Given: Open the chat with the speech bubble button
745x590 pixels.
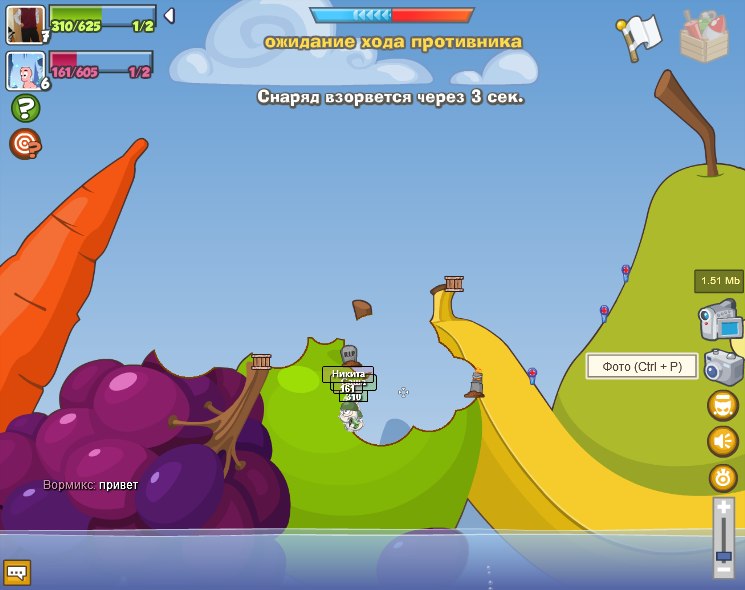Looking at the screenshot, I should tap(17, 572).
